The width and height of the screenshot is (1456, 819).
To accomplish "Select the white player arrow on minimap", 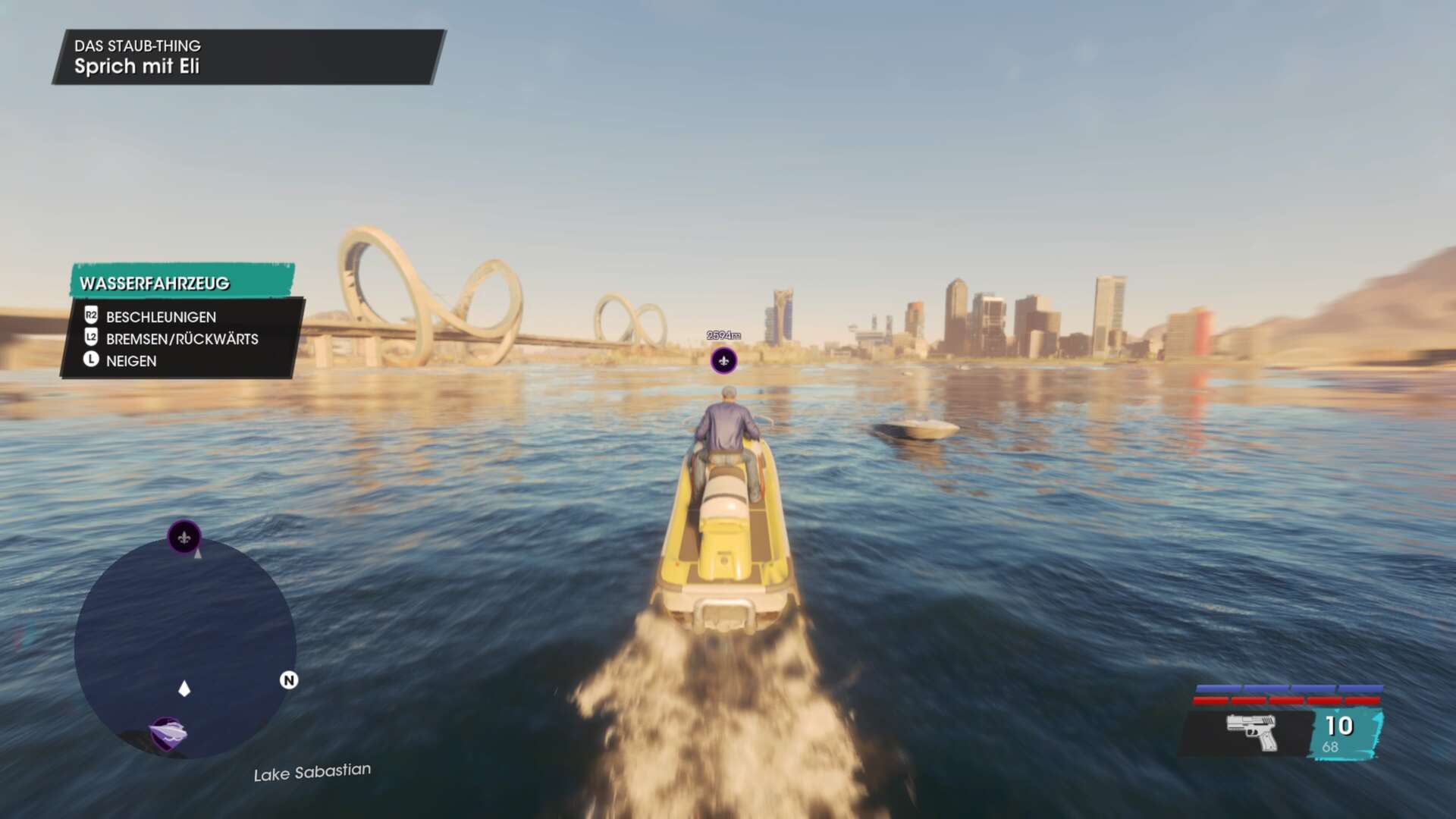I will point(184,689).
